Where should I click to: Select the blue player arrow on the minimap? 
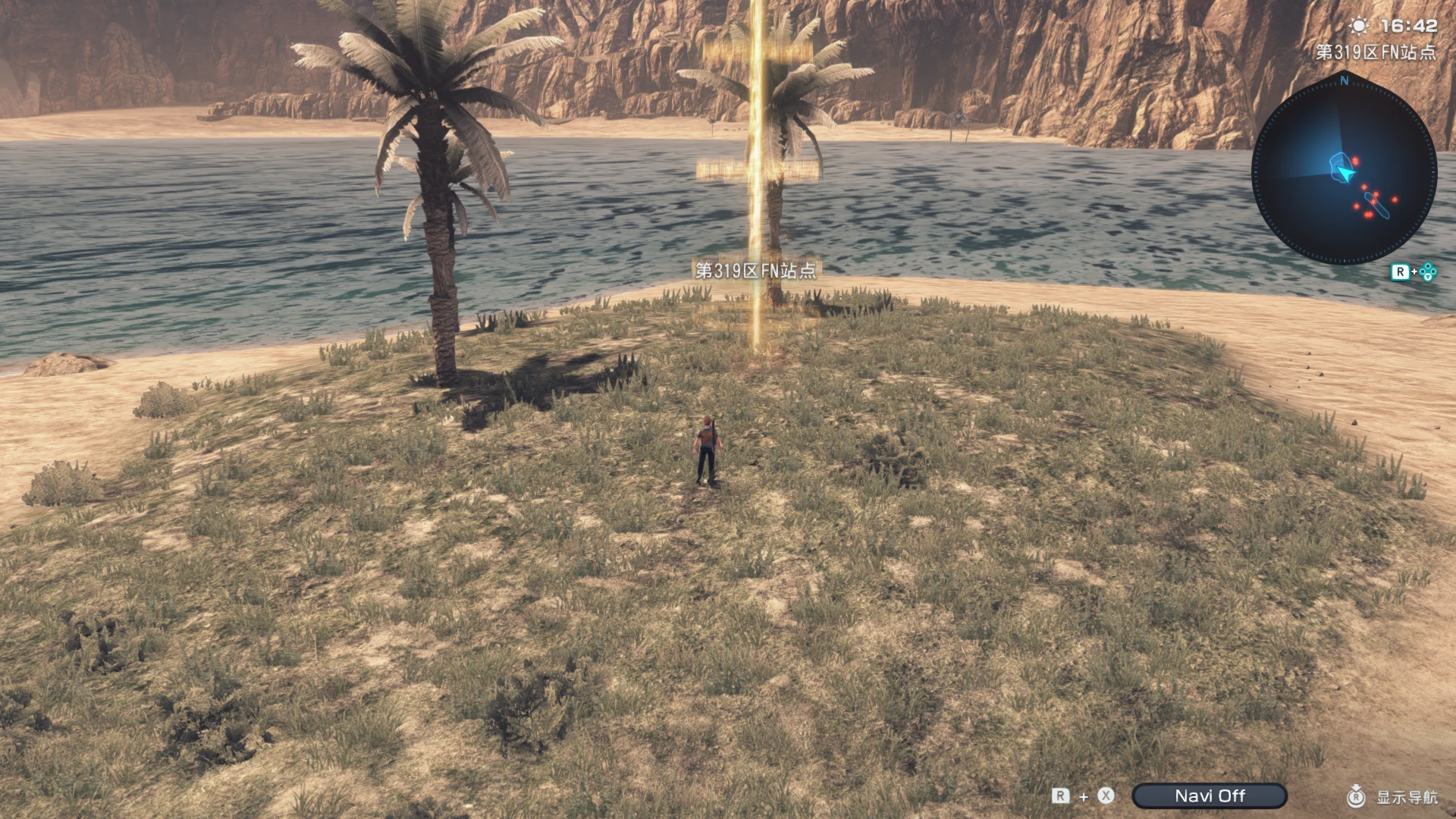point(1345,172)
